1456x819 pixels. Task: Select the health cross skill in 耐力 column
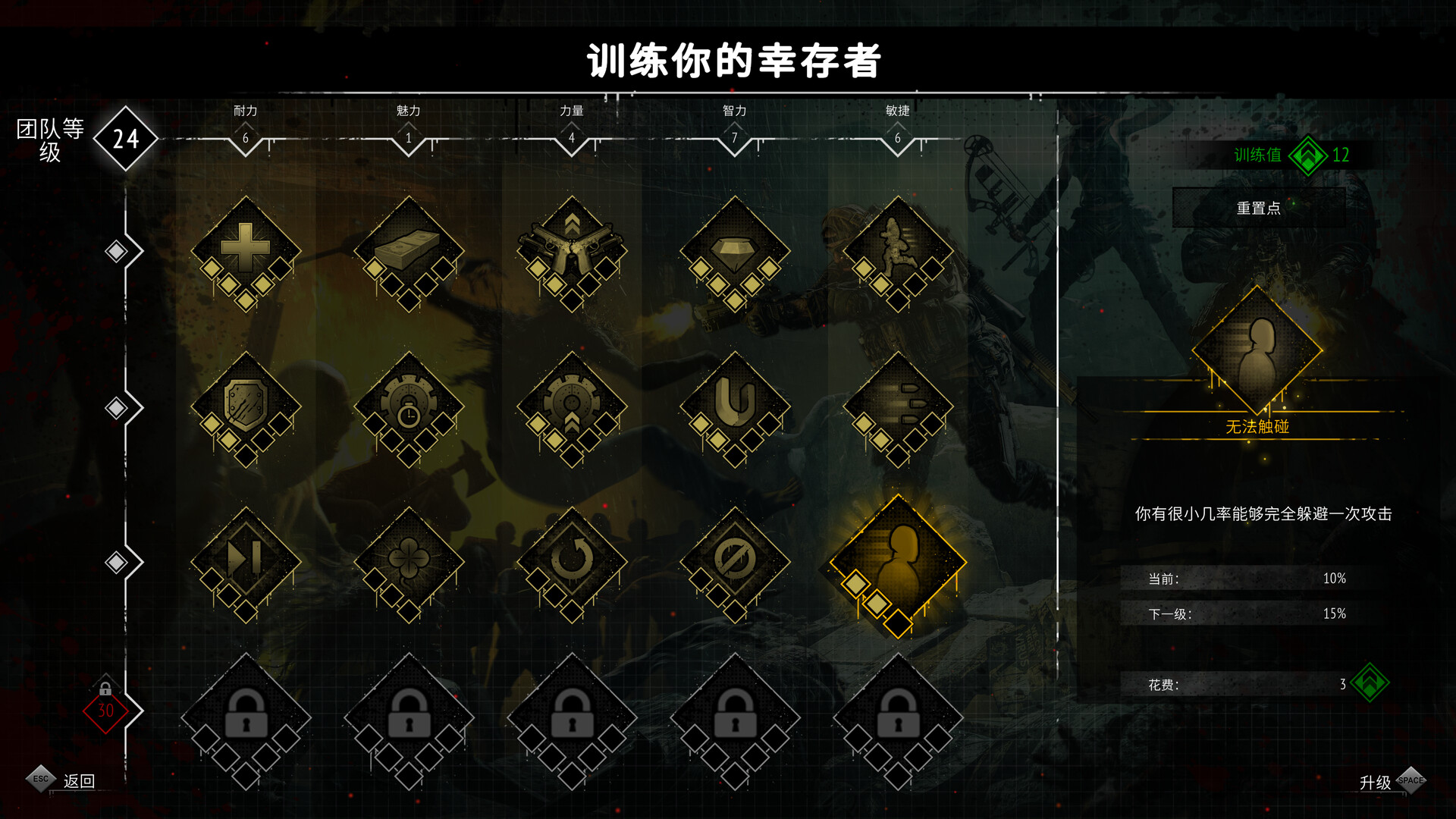[245, 245]
